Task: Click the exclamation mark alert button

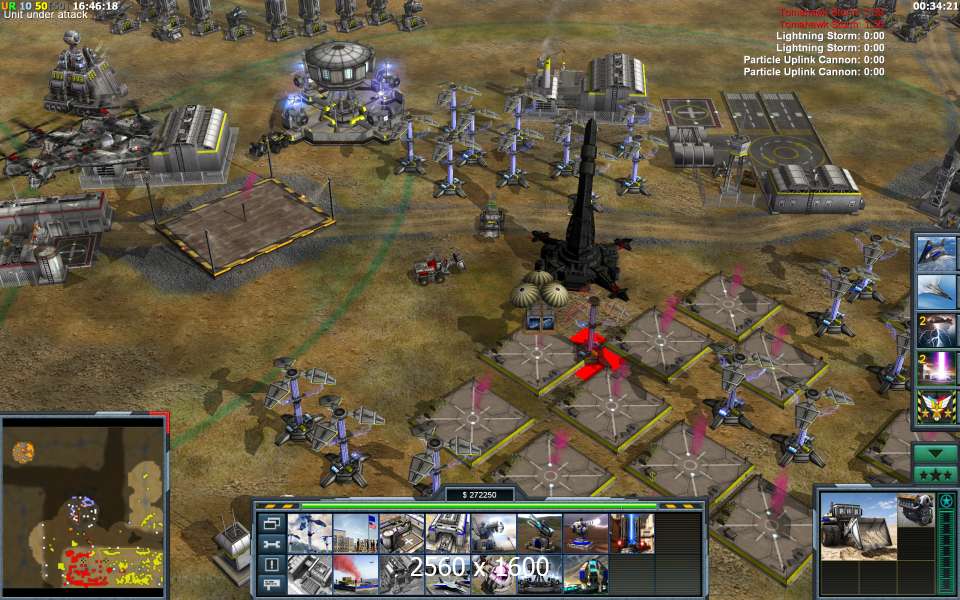Action: 271,564
